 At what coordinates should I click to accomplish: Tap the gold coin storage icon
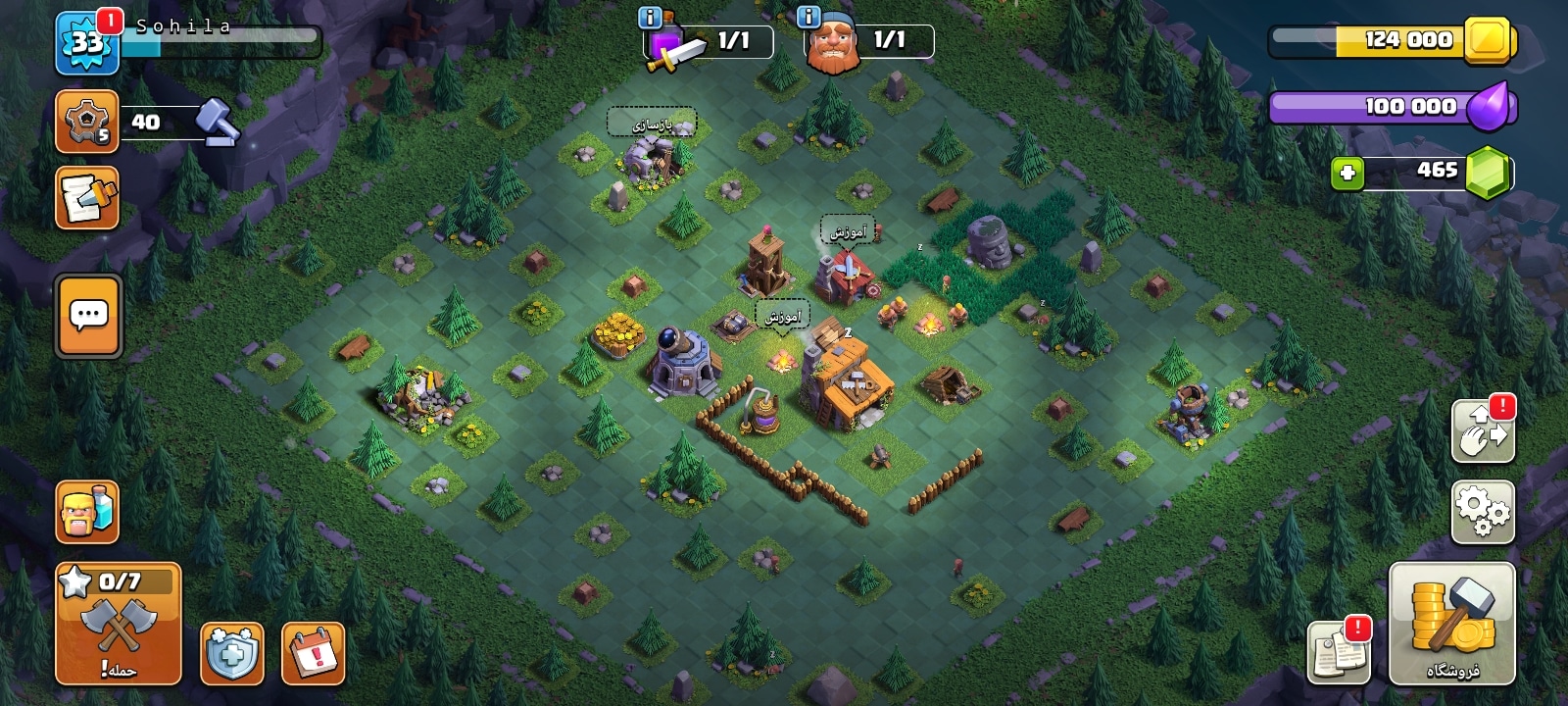tap(1489, 40)
